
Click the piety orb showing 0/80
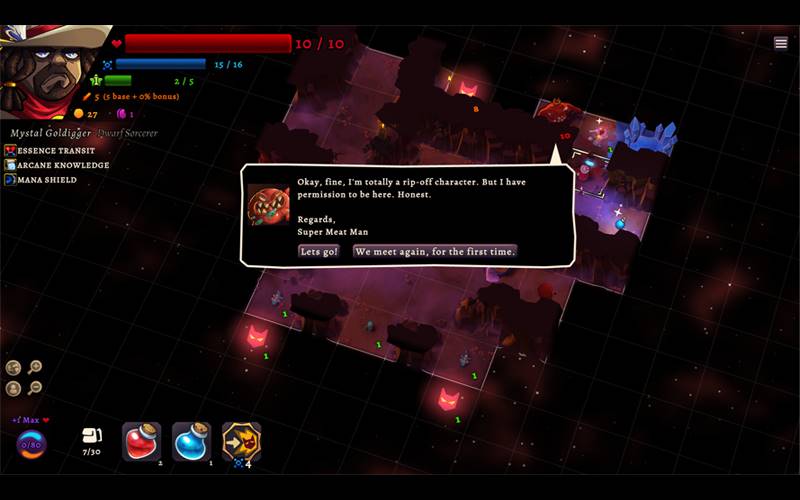(x=31, y=444)
